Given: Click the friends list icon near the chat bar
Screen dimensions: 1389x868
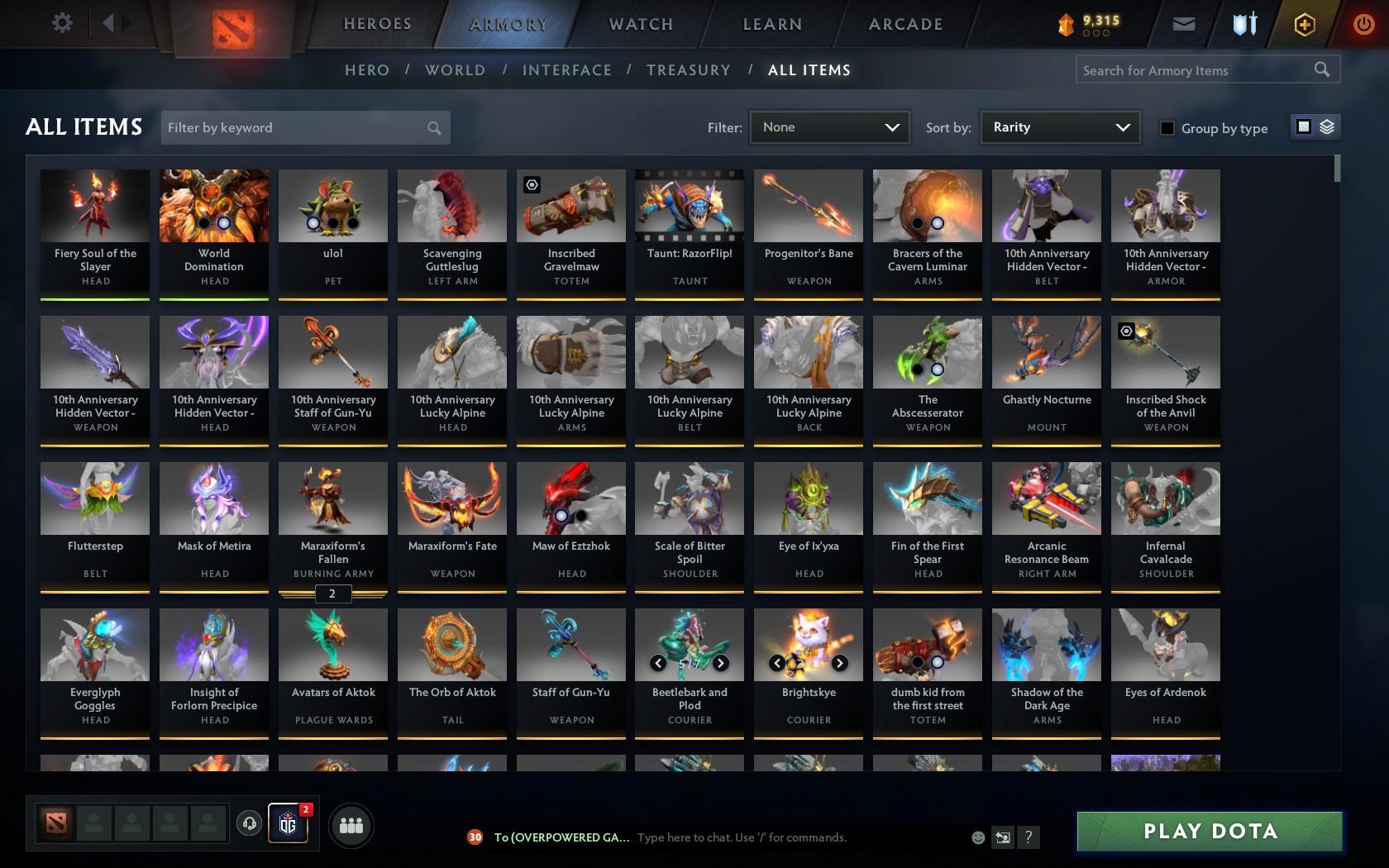Looking at the screenshot, I should pyautogui.click(x=351, y=825).
